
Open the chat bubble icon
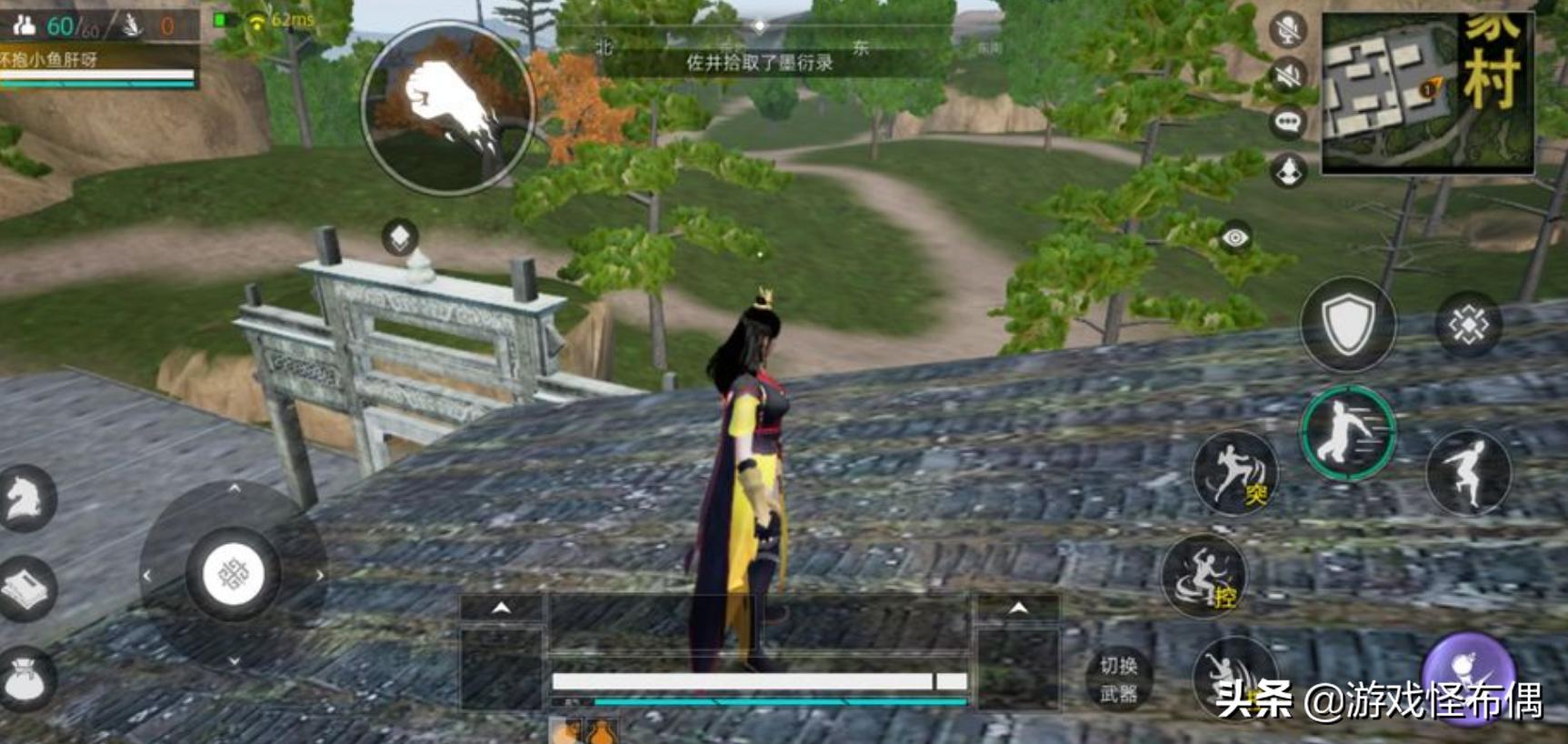pyautogui.click(x=1287, y=122)
